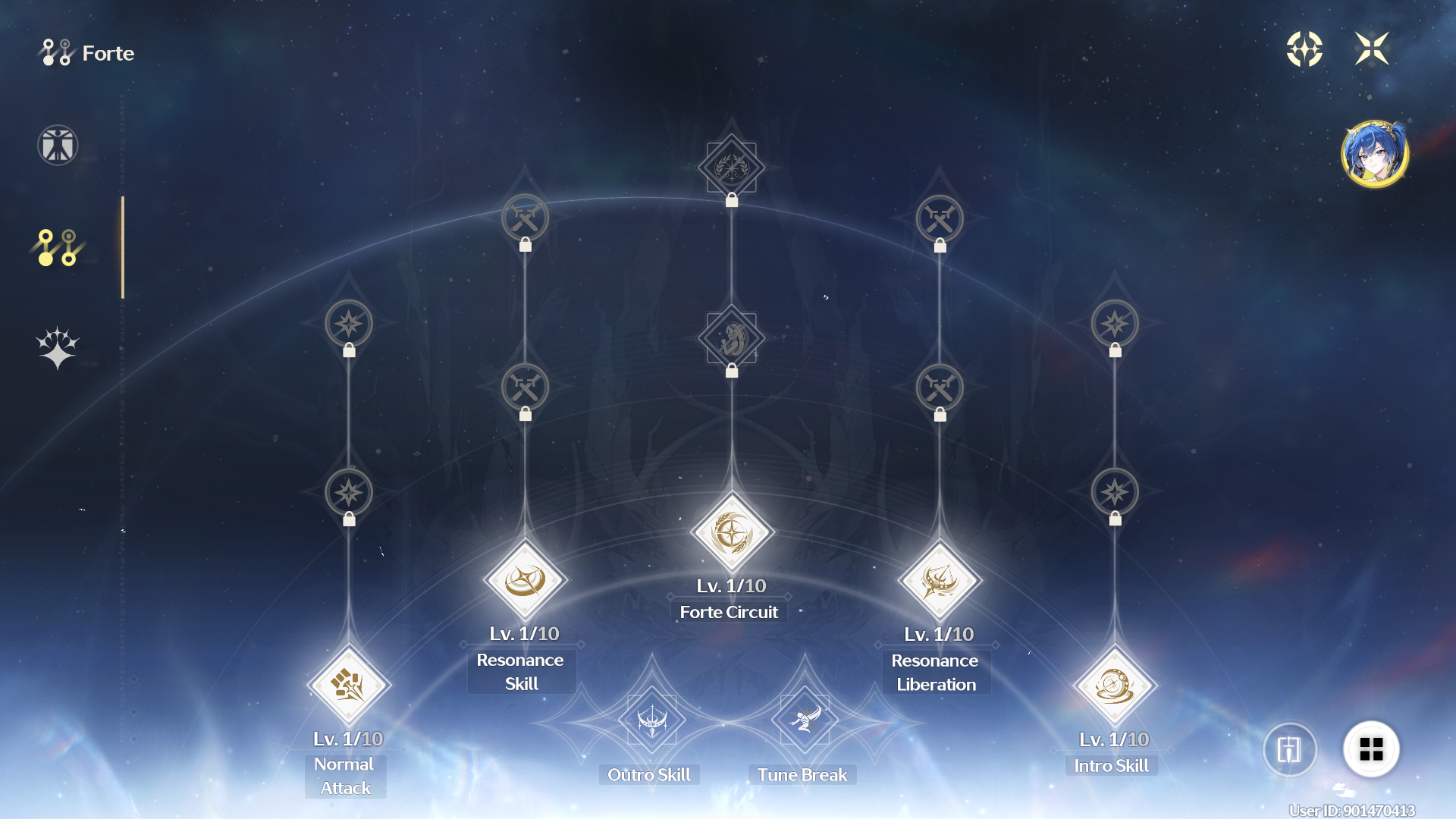Select the locked node above Forte Circuit
Screen dimensions: 1456x819
pos(730,339)
